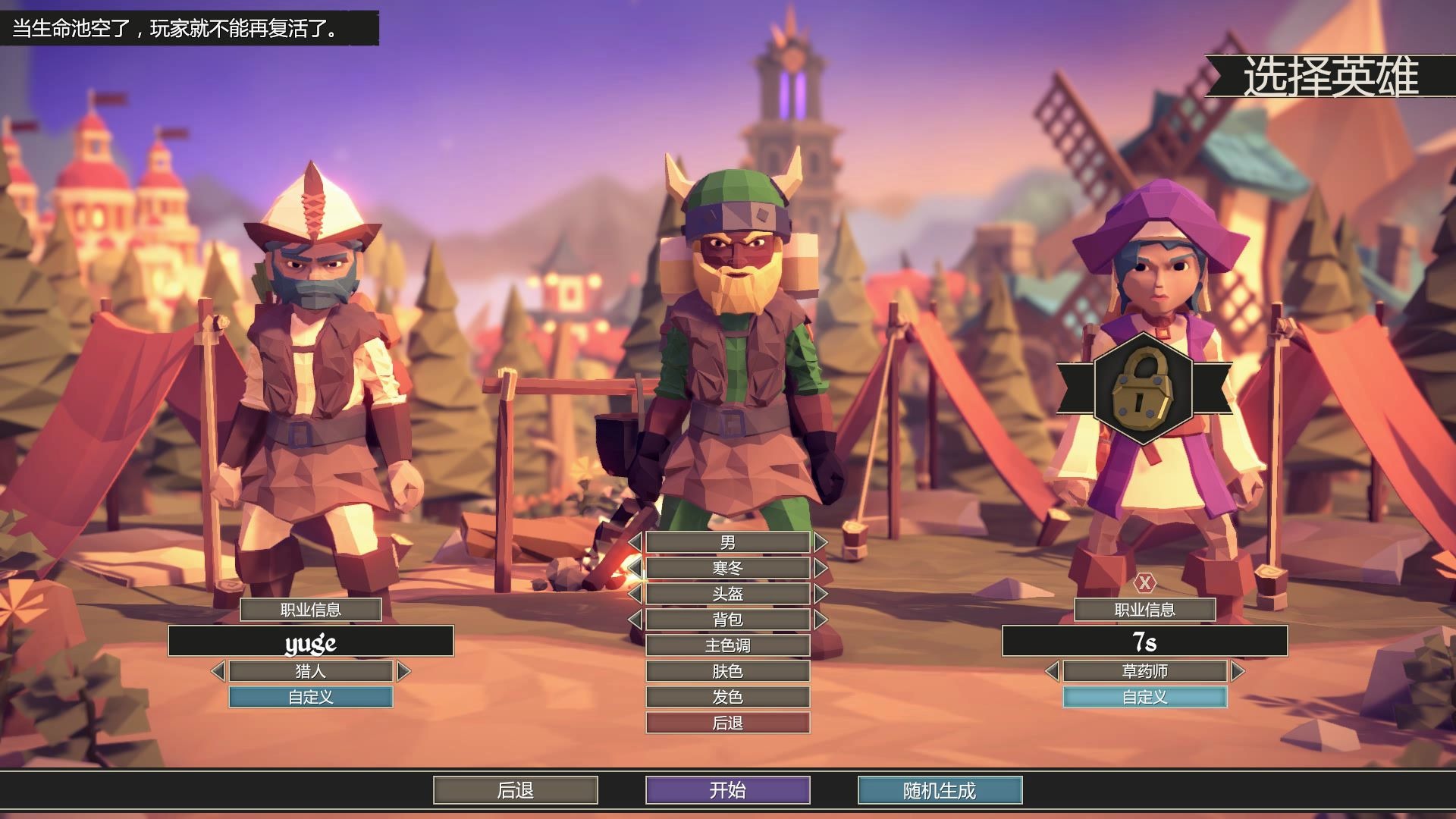Image resolution: width=1456 pixels, height=819 pixels.
Task: Switch 猎人 class with the left arrow
Action: (218, 671)
